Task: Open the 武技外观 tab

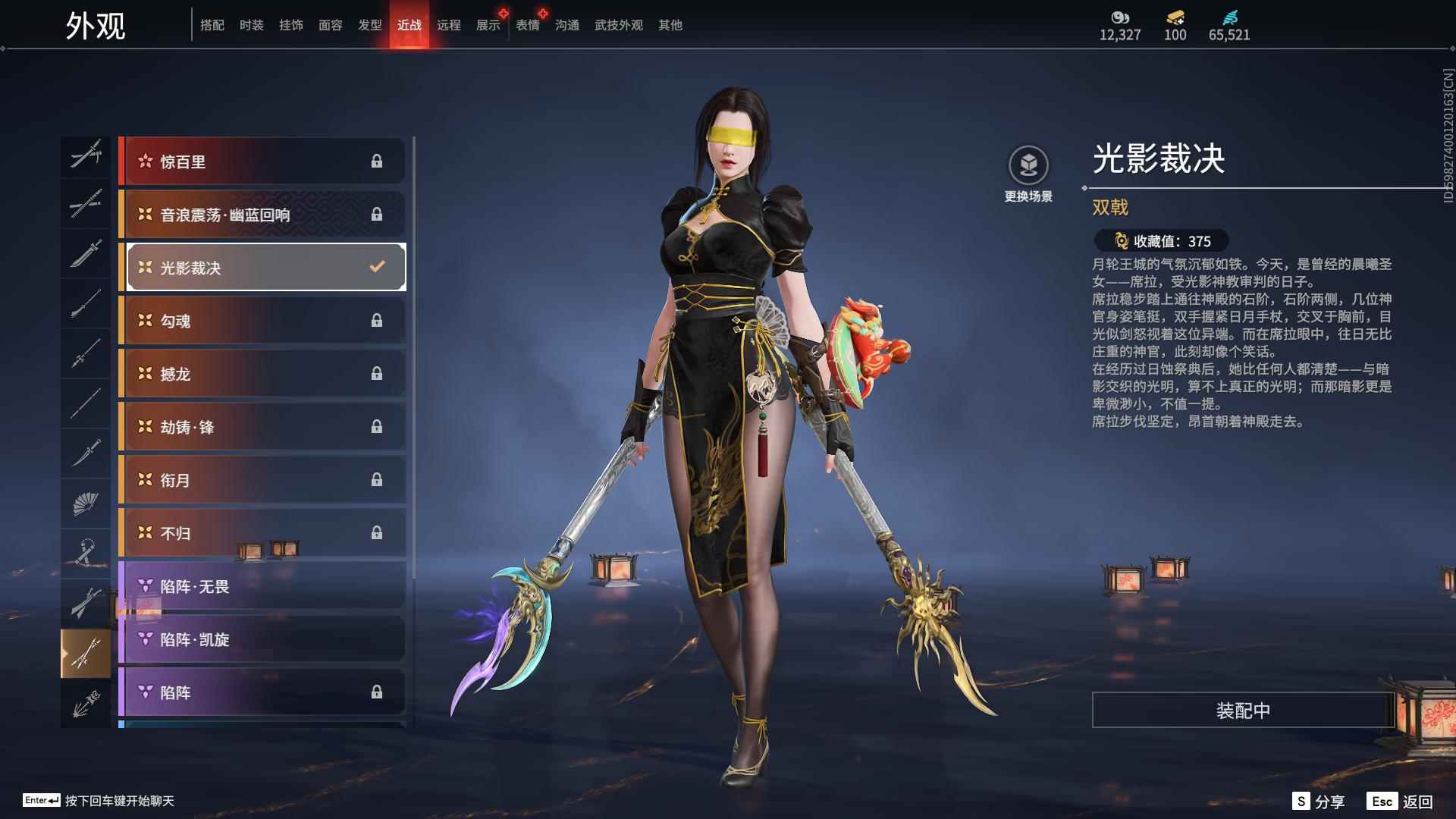Action: tap(618, 25)
